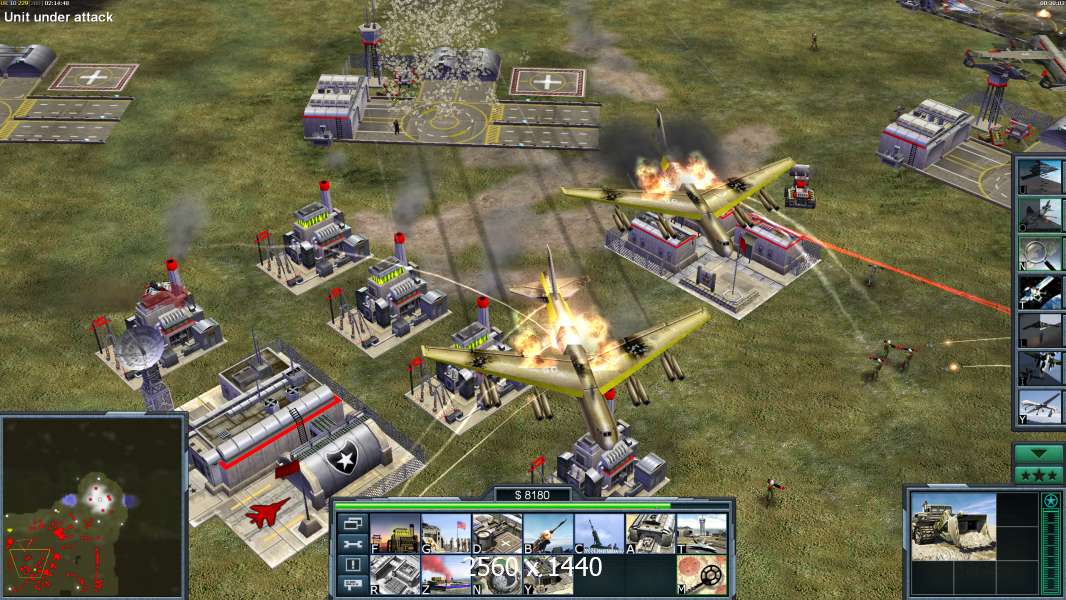This screenshot has width=1066, height=600.
Task: Select the Patriot missile battery icon
Action: click(x=548, y=533)
